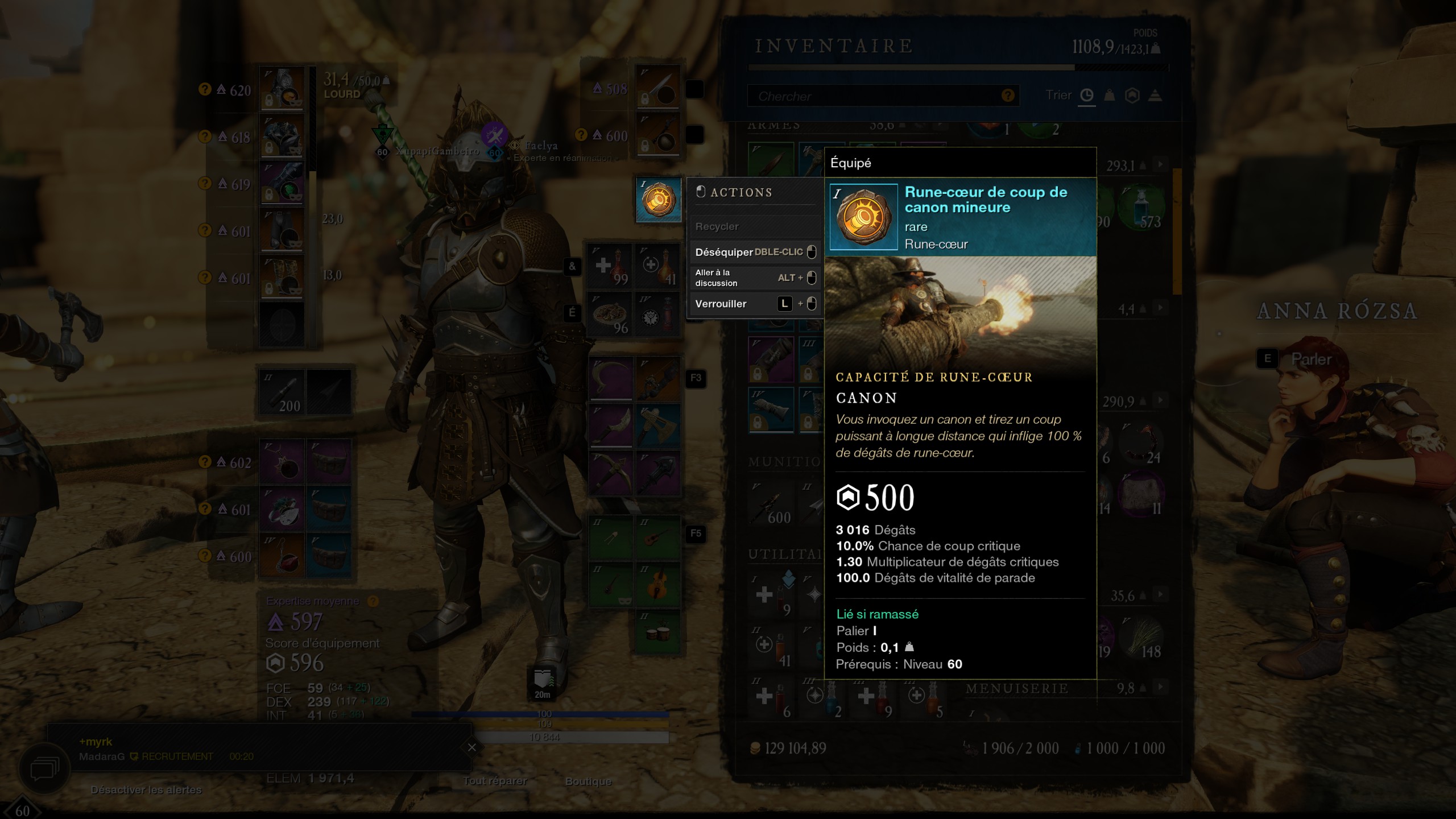
Task: Sort inventory by the weight icon
Action: (x=1109, y=96)
